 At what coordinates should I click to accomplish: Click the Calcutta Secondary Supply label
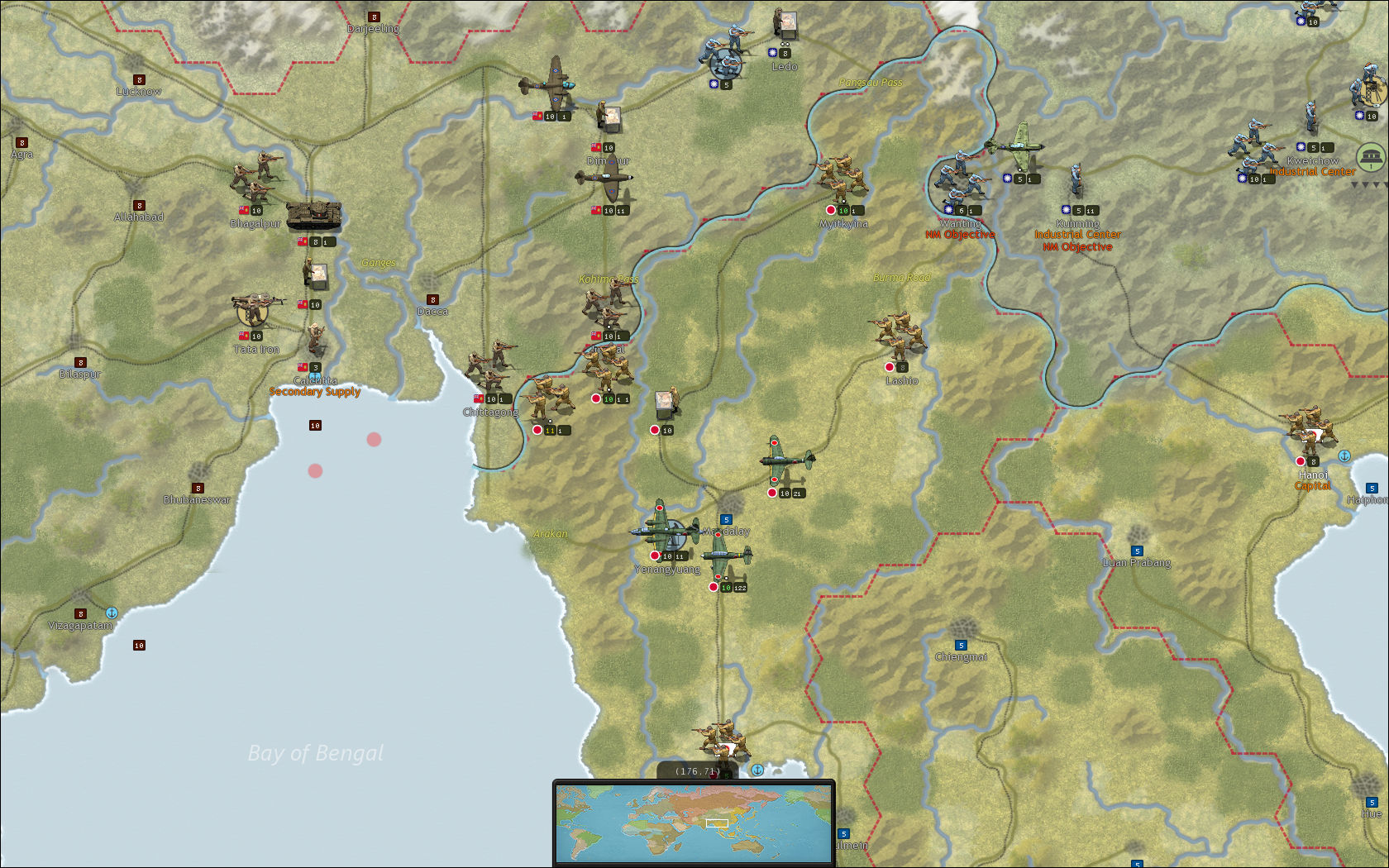click(x=314, y=393)
